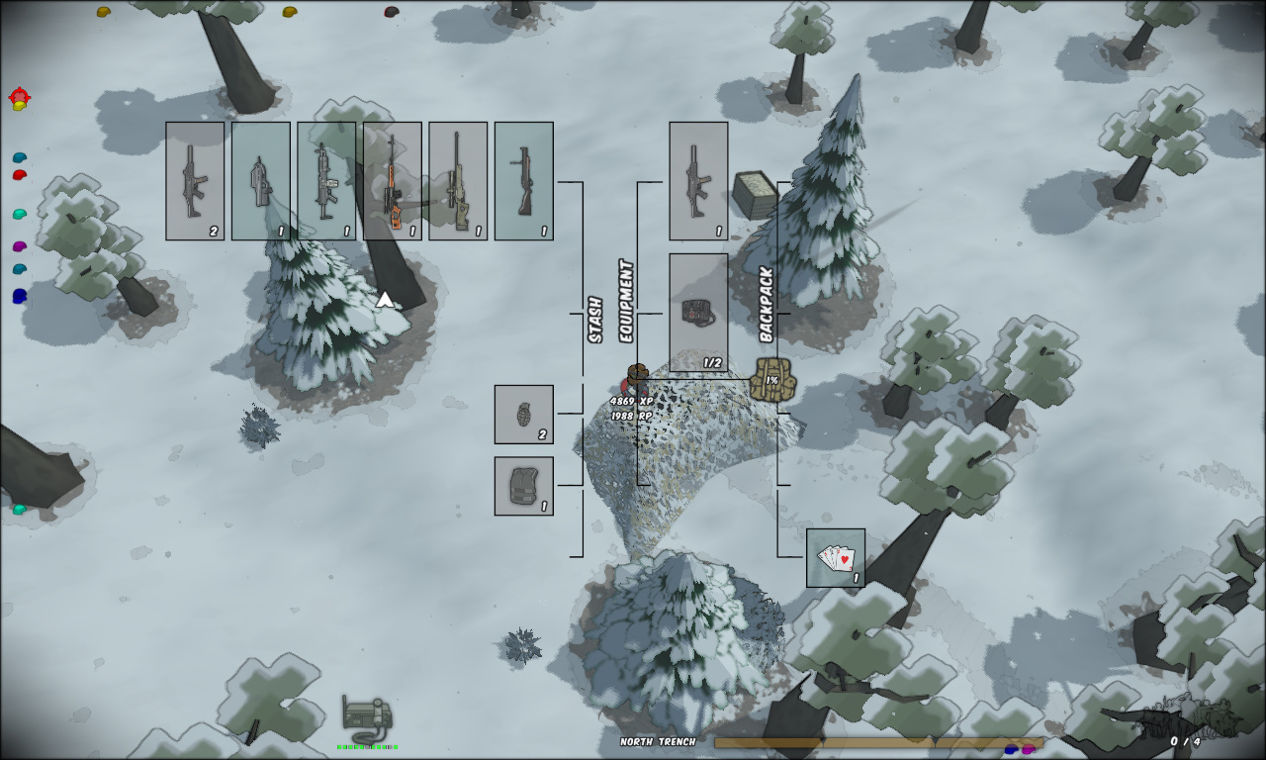Click the tan backpack icon
Screen dimensions: 1266x760
pyautogui.click(x=772, y=379)
